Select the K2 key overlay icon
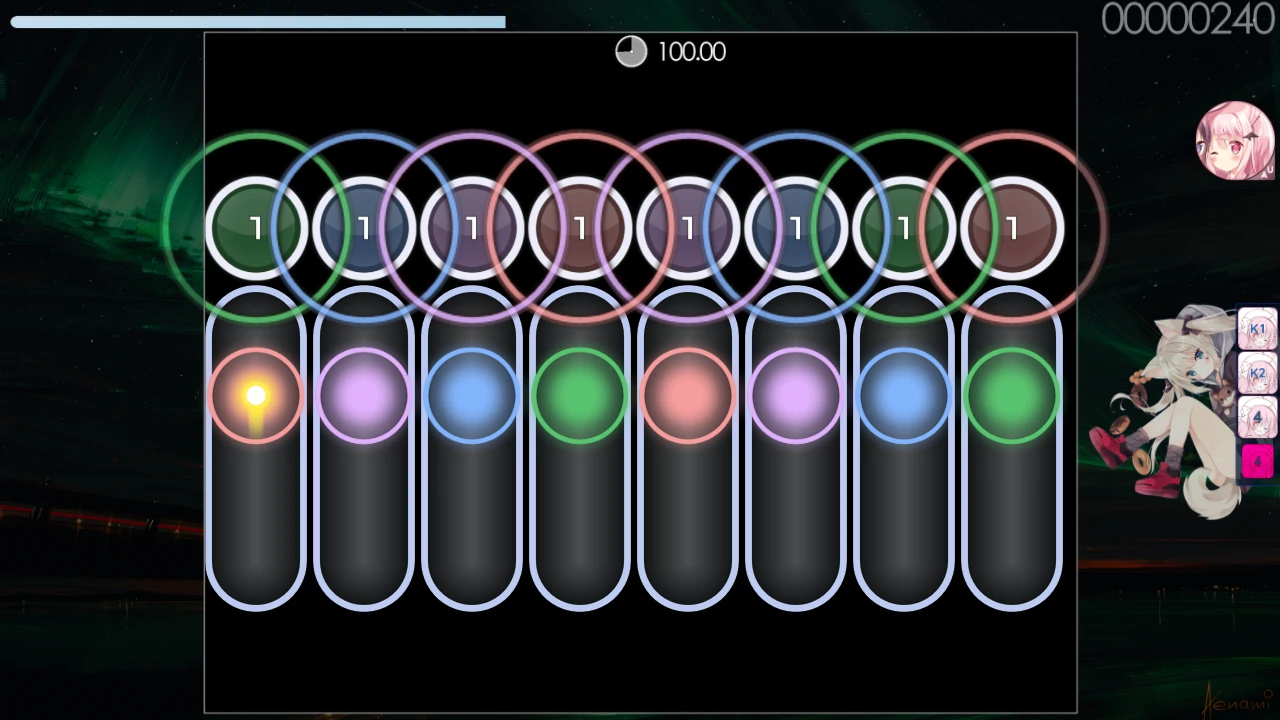Screen dimensions: 1280x720 click(x=1257, y=372)
